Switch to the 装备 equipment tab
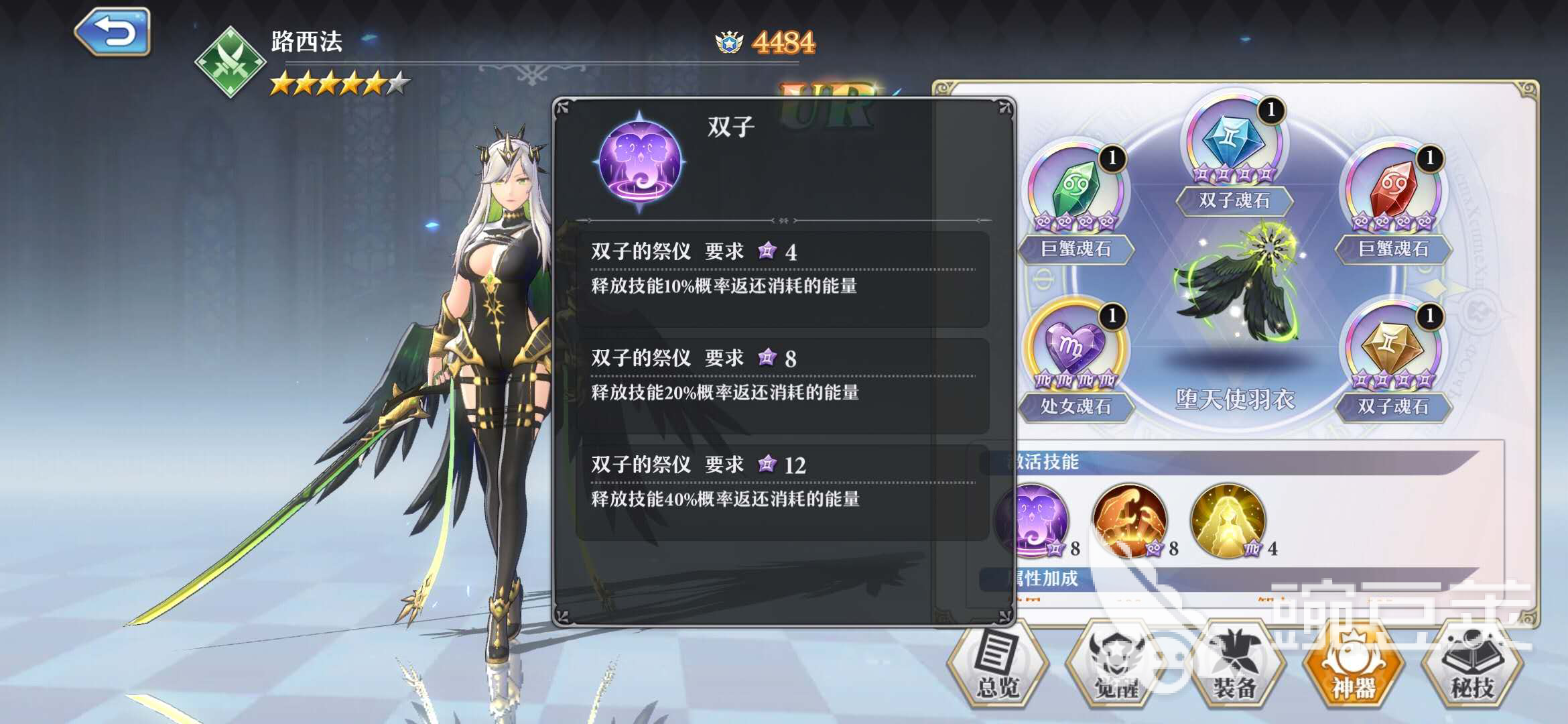Screen dimensions: 1568x724 coord(1234,665)
